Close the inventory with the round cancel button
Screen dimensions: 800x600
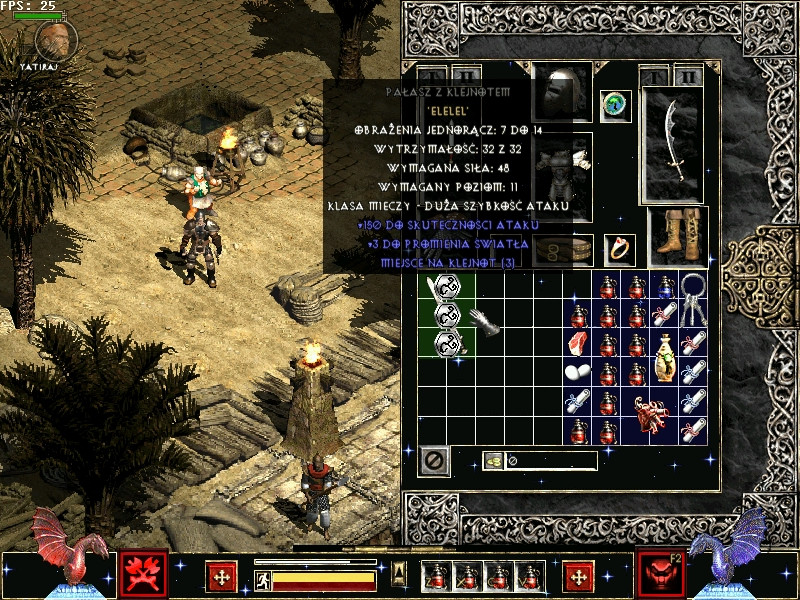(x=435, y=461)
